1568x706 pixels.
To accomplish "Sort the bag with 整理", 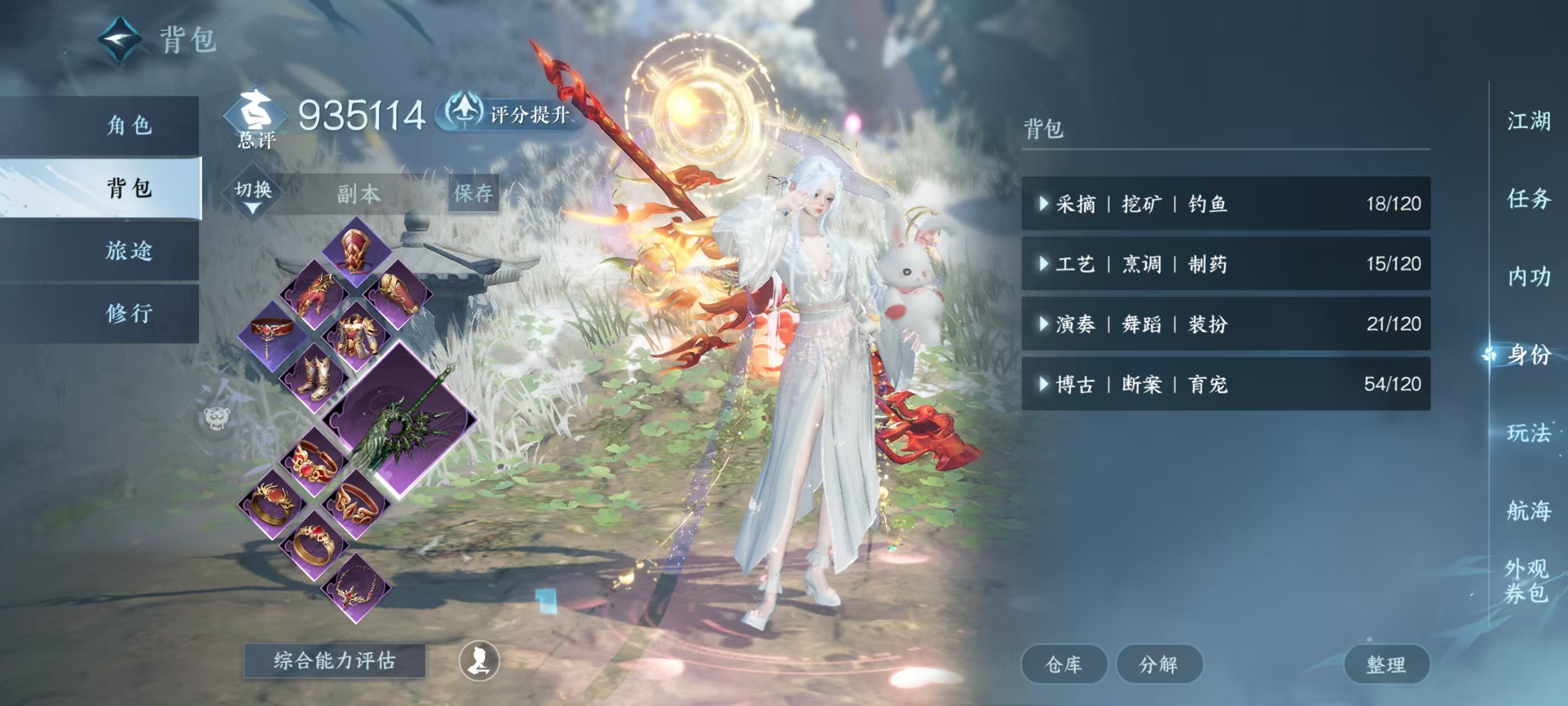I will point(1386,664).
